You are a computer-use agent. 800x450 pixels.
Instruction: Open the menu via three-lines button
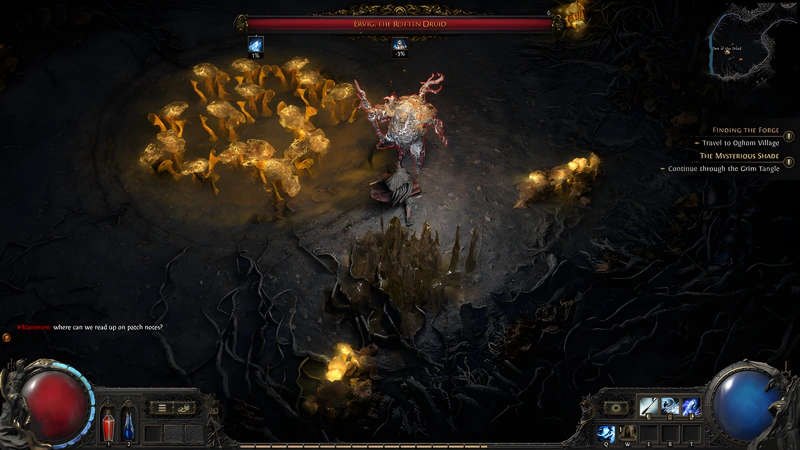[161, 407]
